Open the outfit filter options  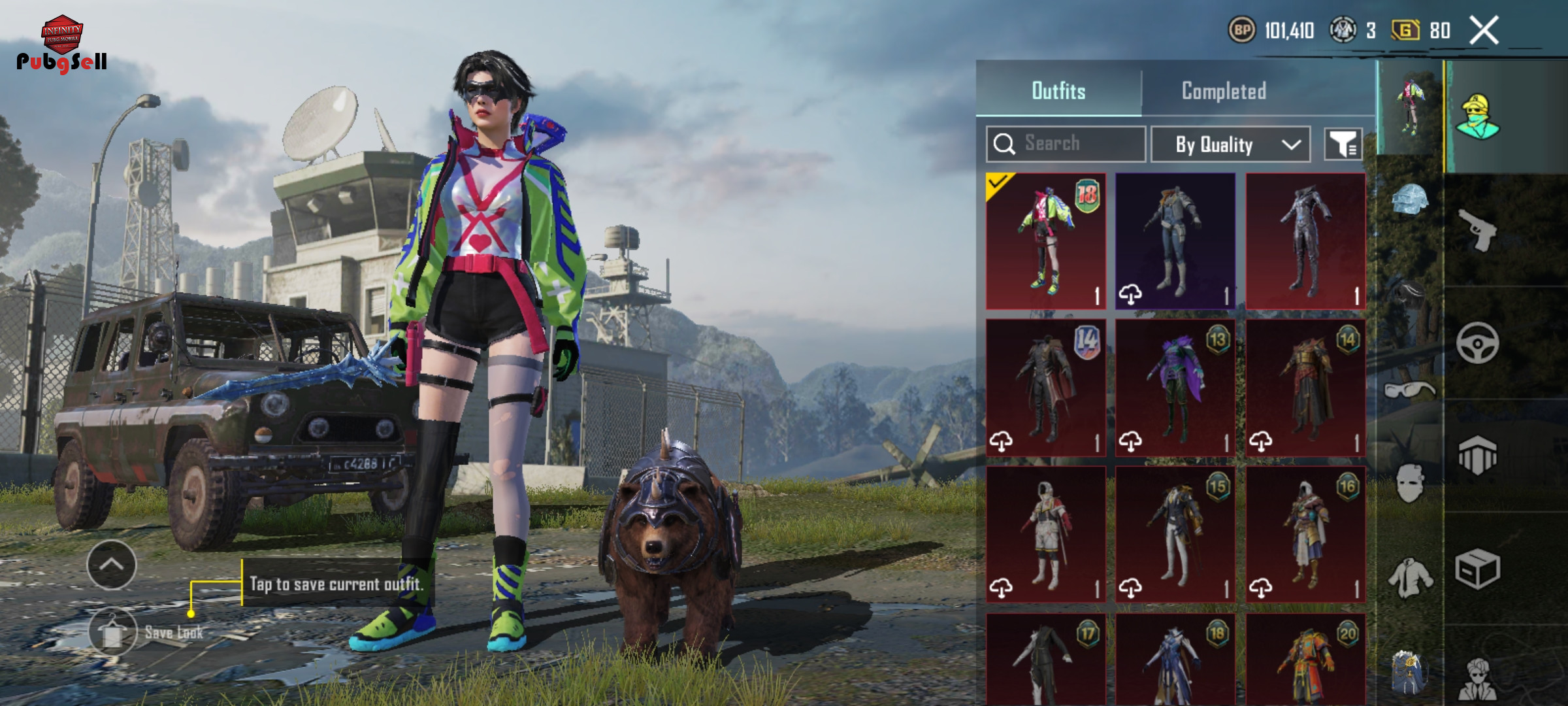tap(1343, 144)
